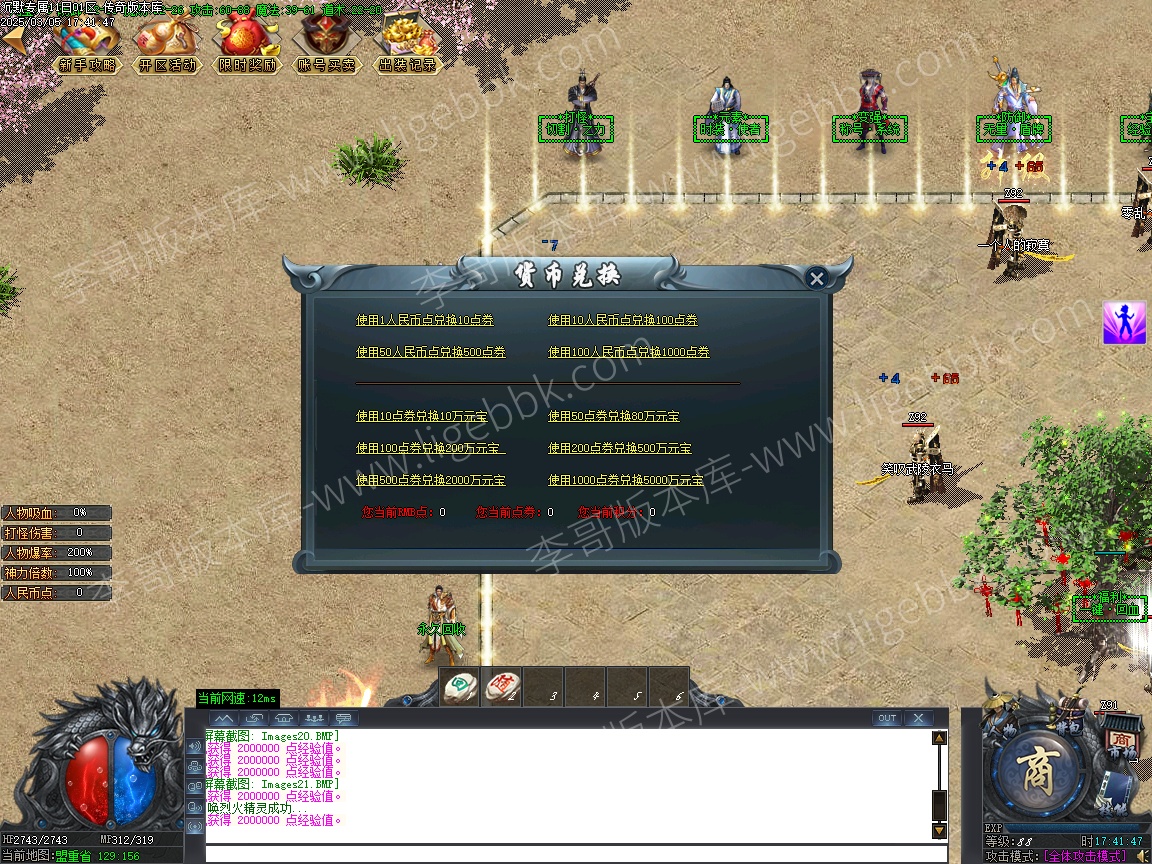Exchange 1 人民币点 for 10 点券
1152x864 pixels.
[x=425, y=320]
